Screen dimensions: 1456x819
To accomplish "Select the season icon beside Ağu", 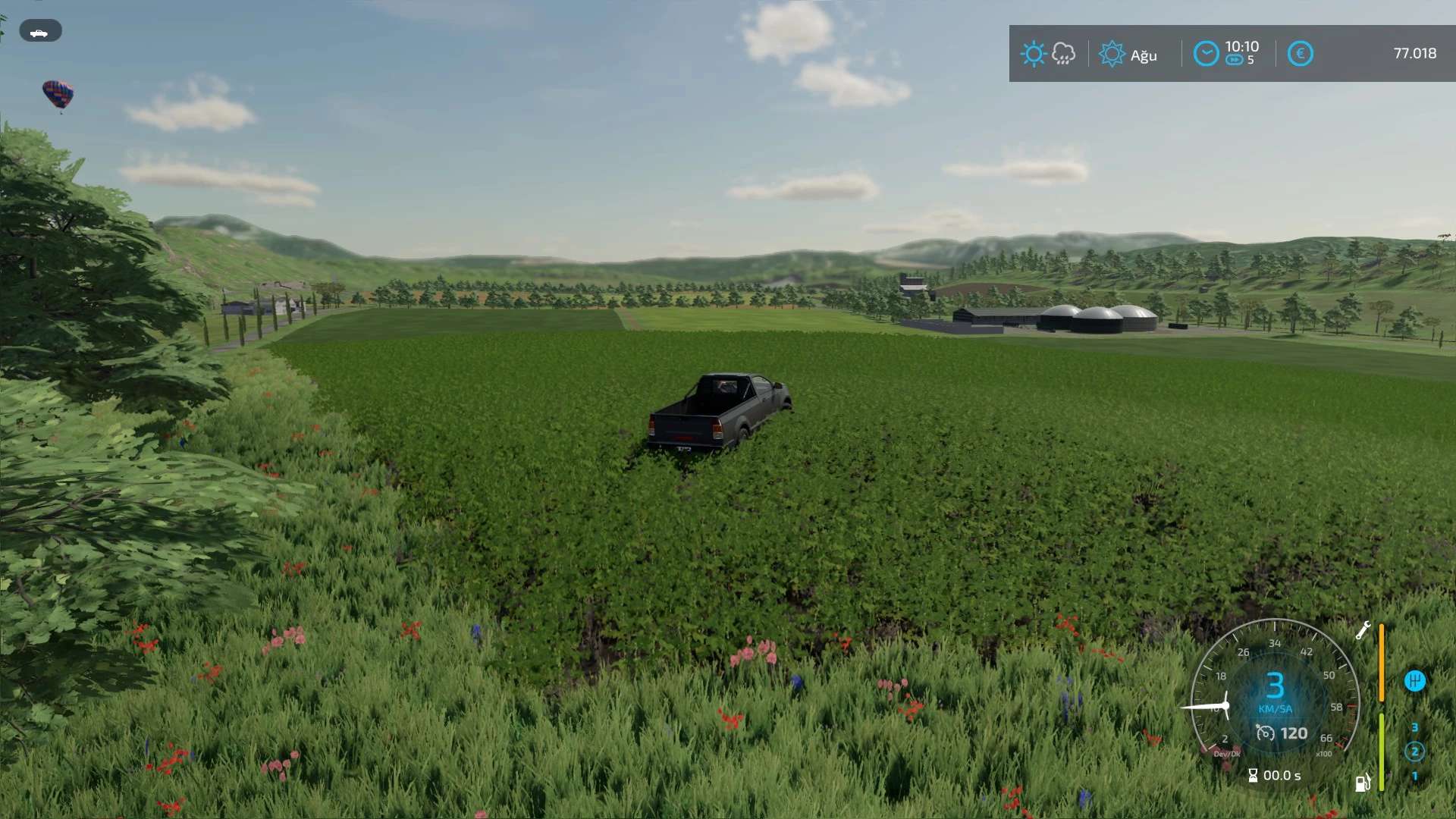I will (x=1112, y=54).
